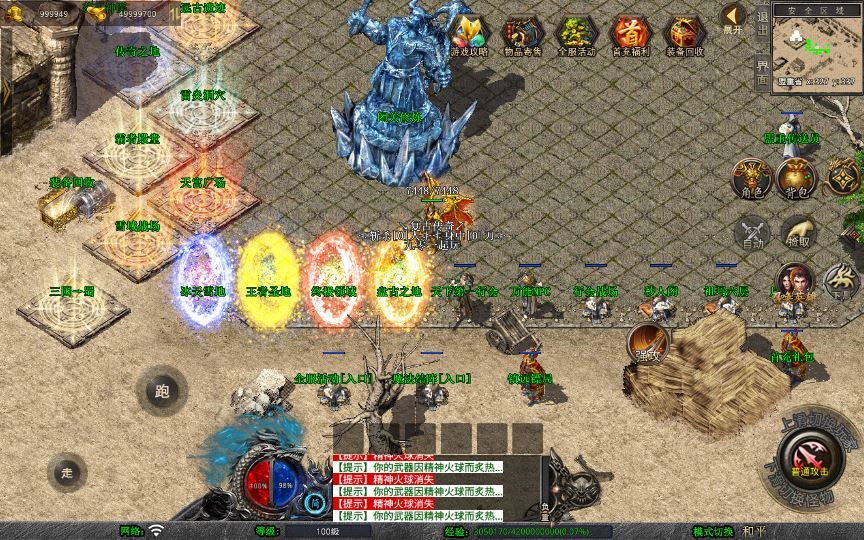Image resolution: width=864 pixels, height=540 pixels.
Task: Click the 退出 exit button
Action: [x=762, y=28]
